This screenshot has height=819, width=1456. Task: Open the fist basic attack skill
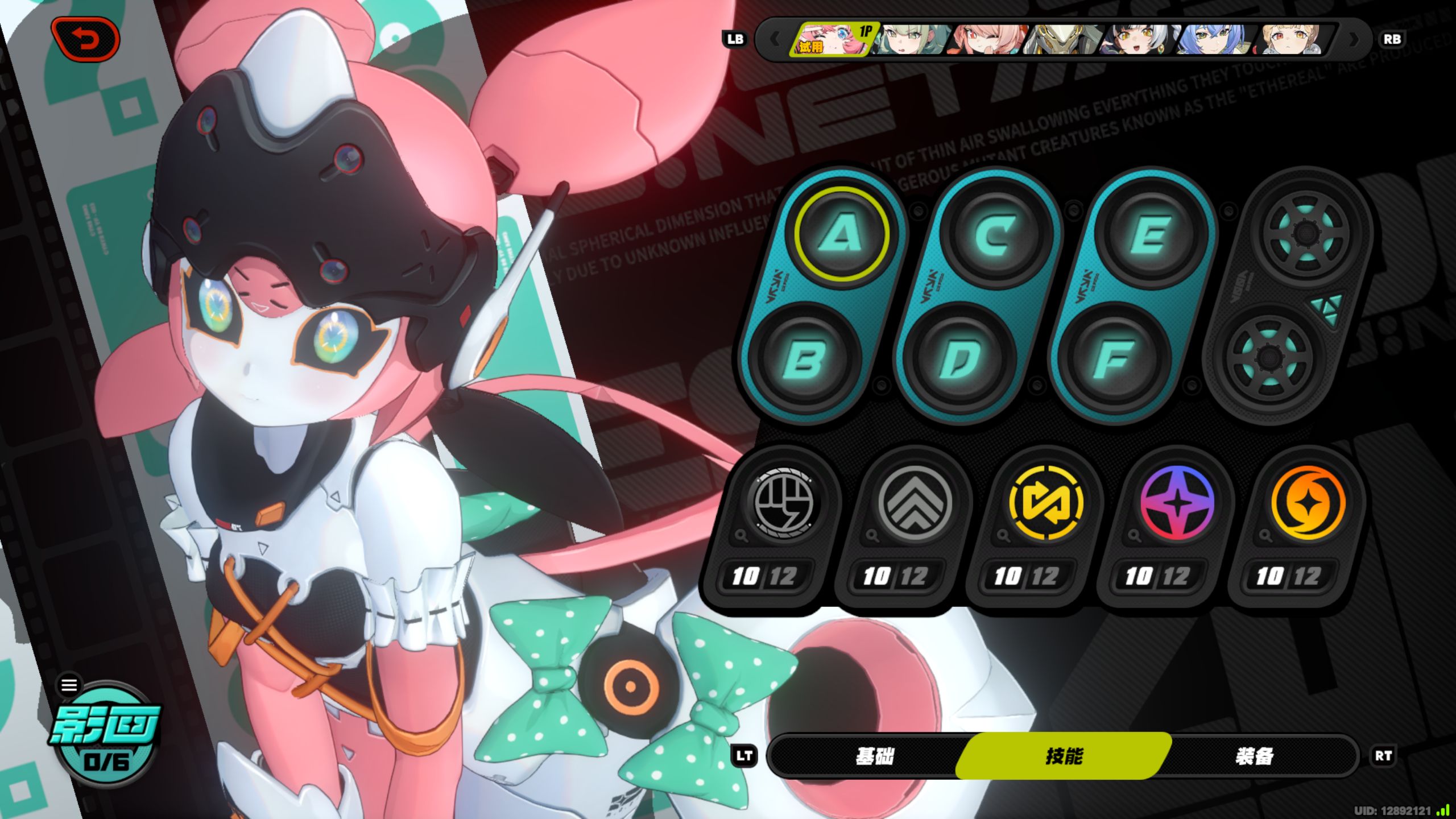click(784, 503)
